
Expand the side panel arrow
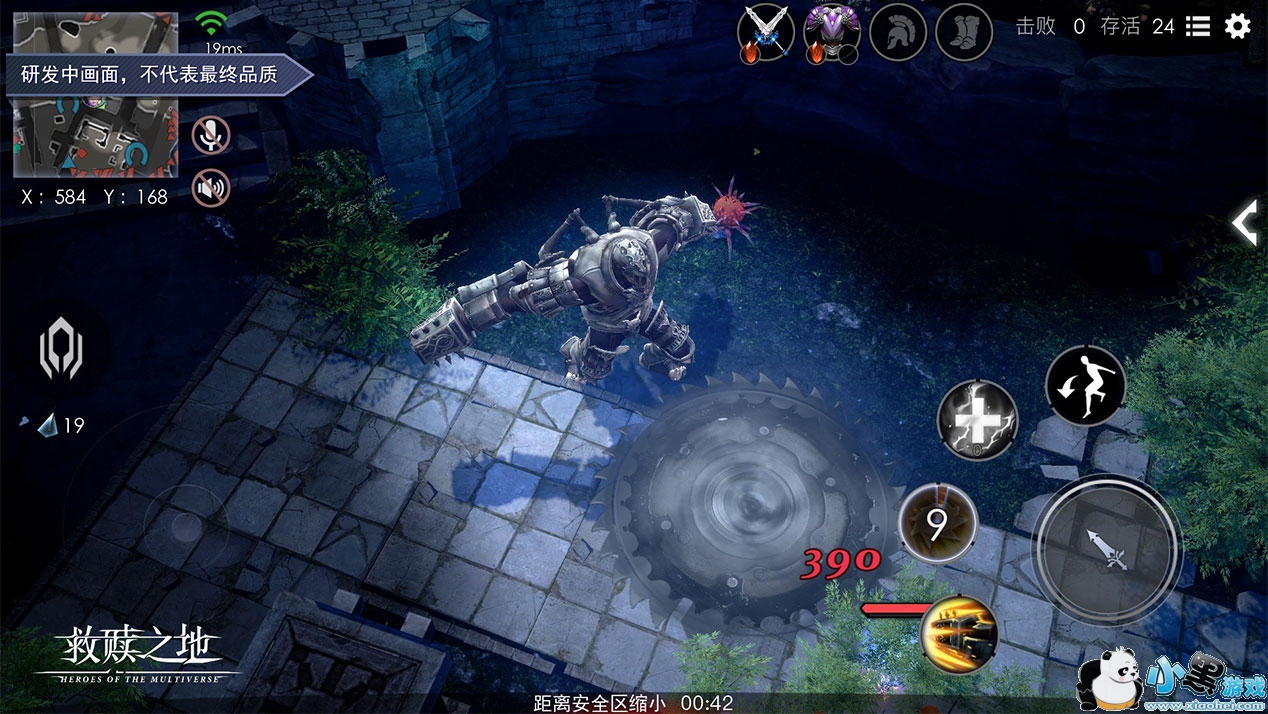(x=1245, y=222)
